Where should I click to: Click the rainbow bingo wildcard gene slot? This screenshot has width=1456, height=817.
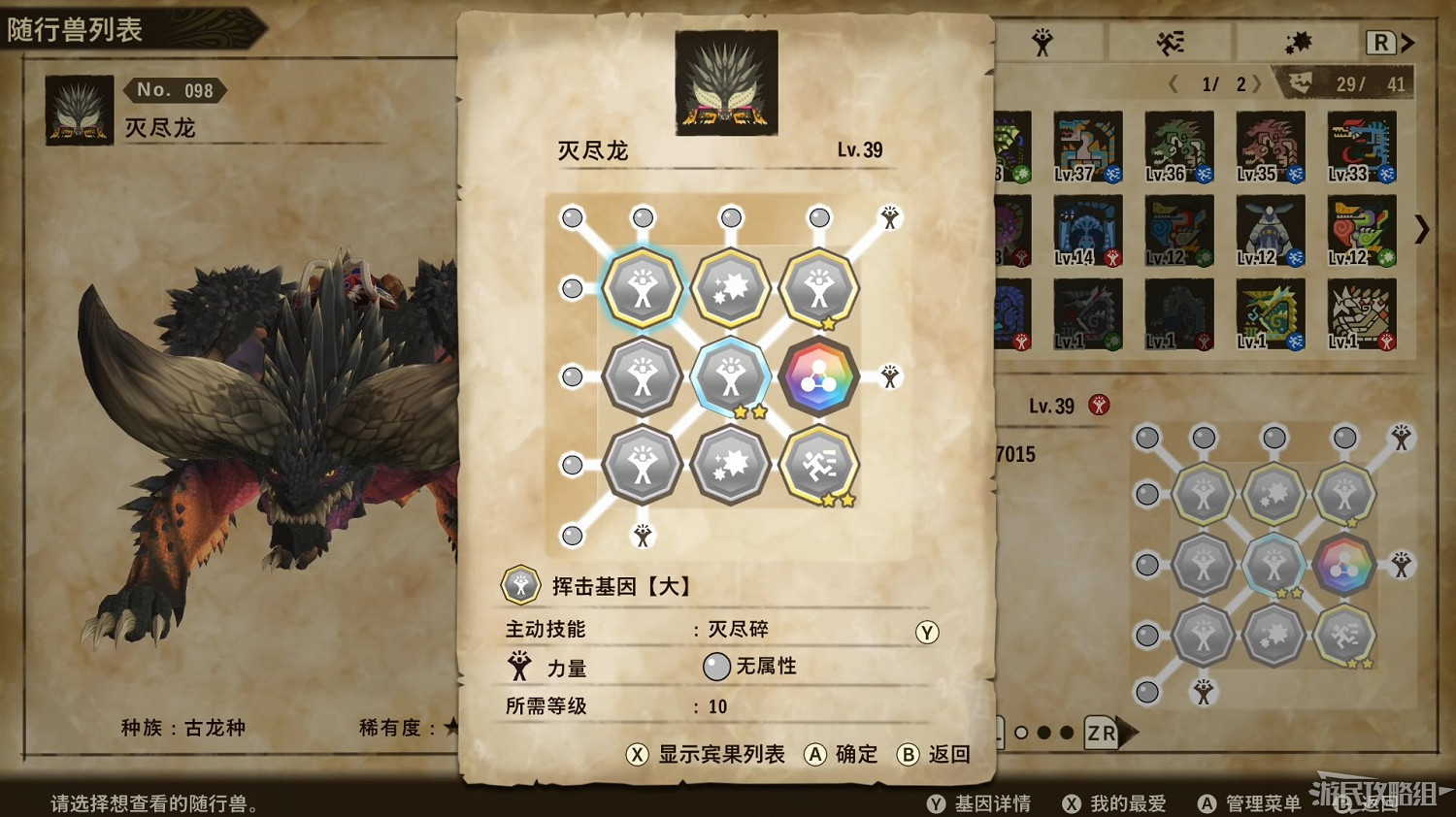click(818, 376)
